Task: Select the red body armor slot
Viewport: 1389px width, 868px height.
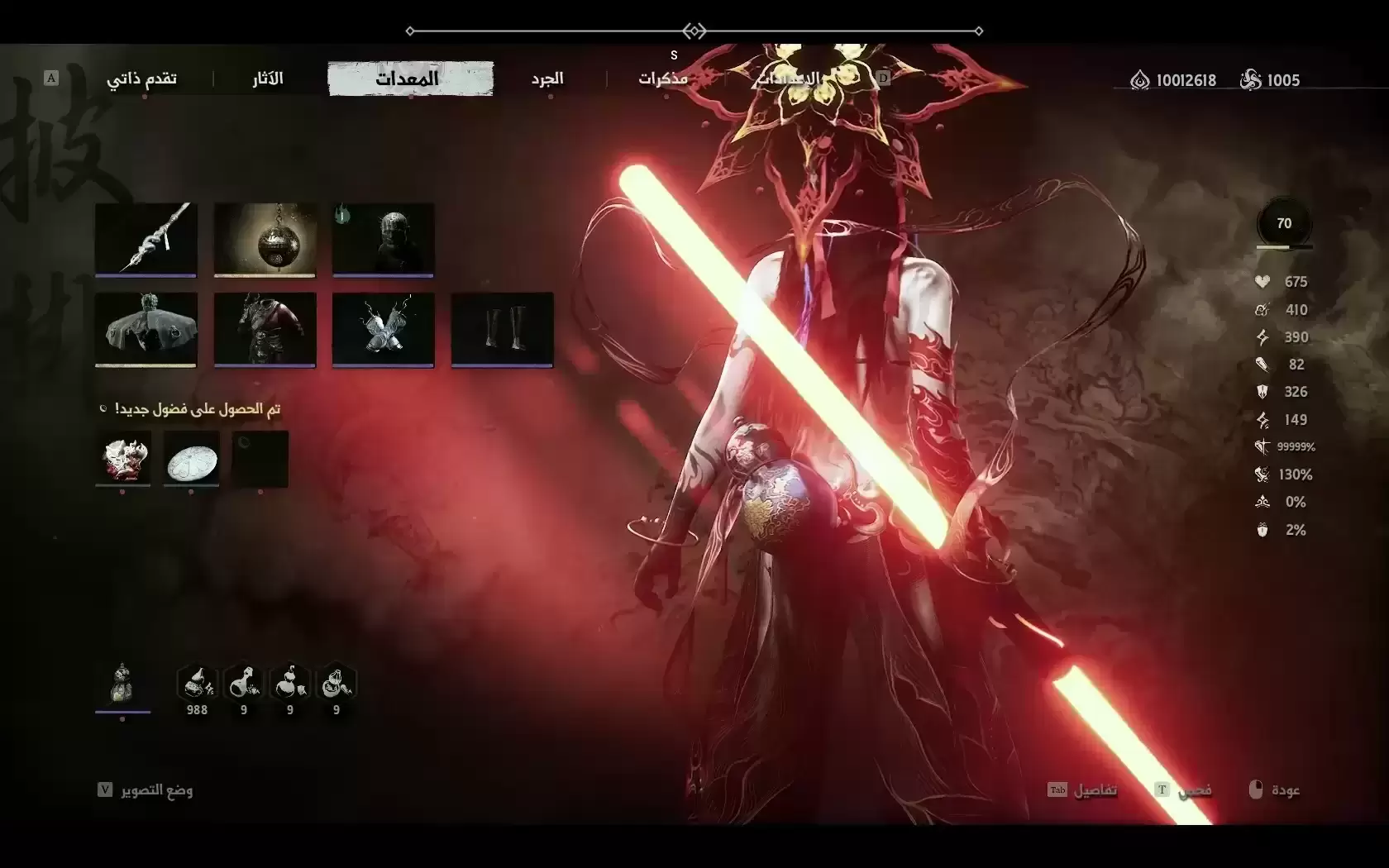Action: 265,328
